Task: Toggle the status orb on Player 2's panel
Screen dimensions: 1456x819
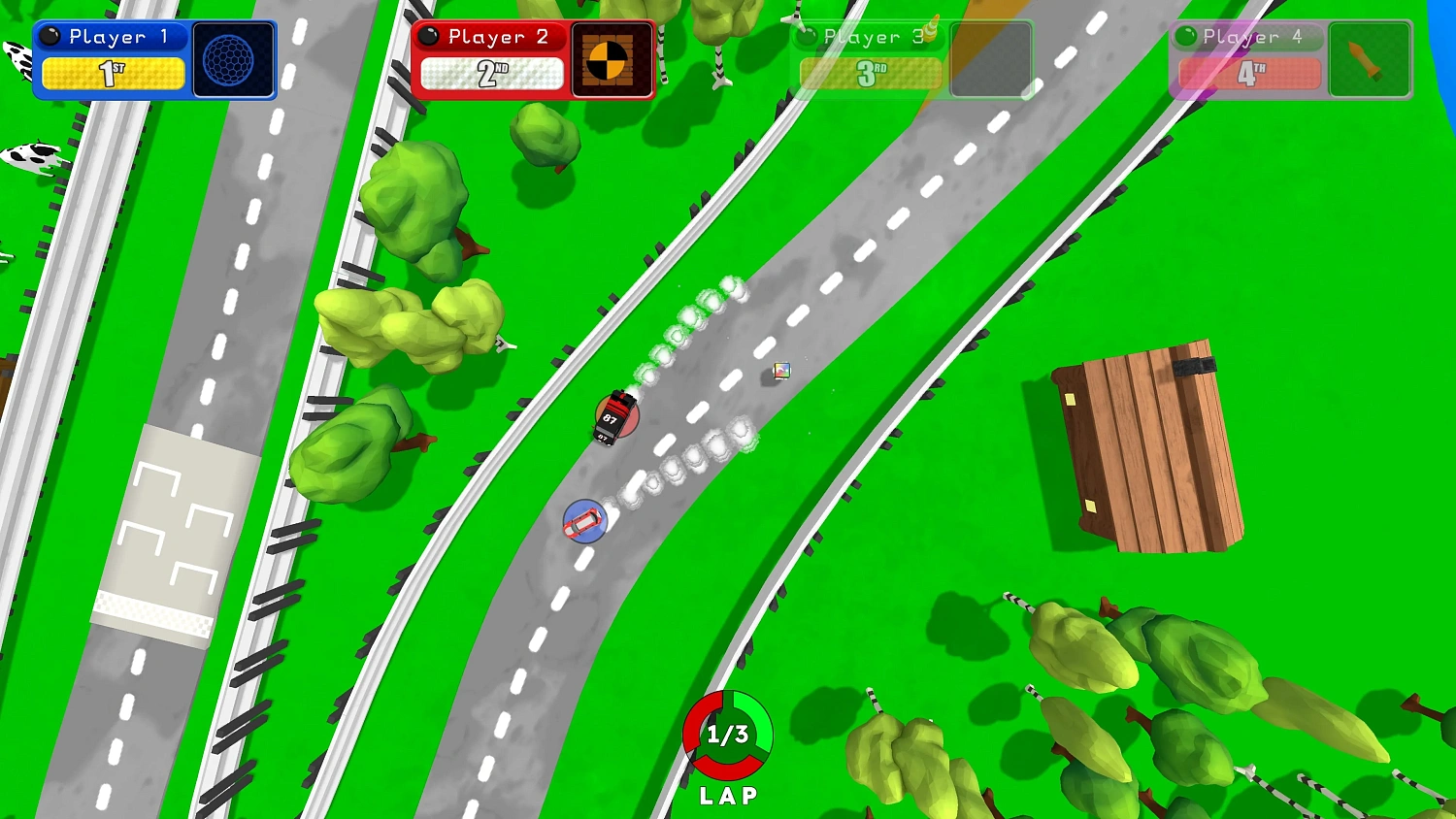Action: [429, 36]
